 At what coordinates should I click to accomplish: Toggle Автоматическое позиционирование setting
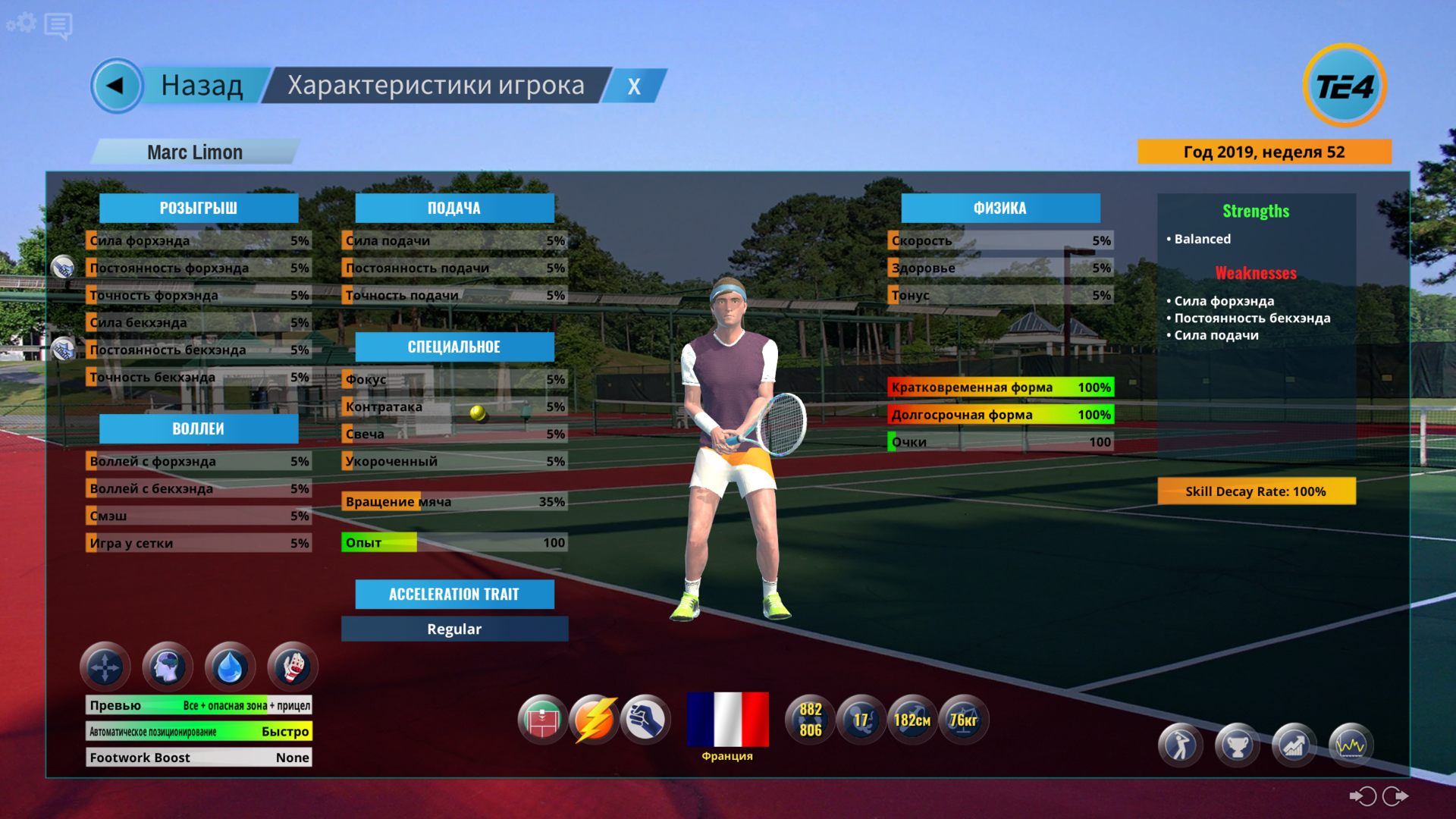pos(199,732)
